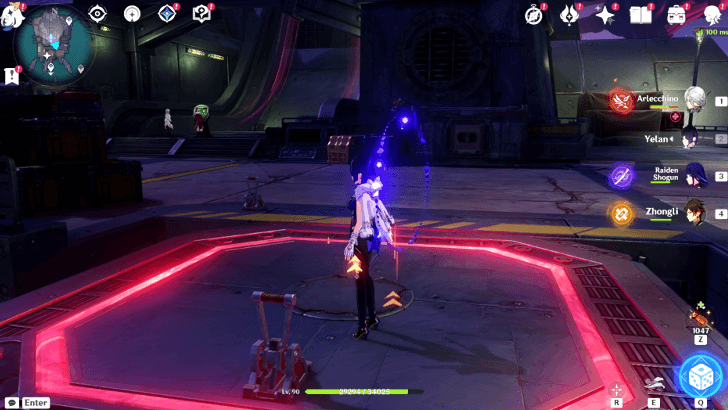
Task: Open the chat box next to Enter
Action: [x=12, y=402]
